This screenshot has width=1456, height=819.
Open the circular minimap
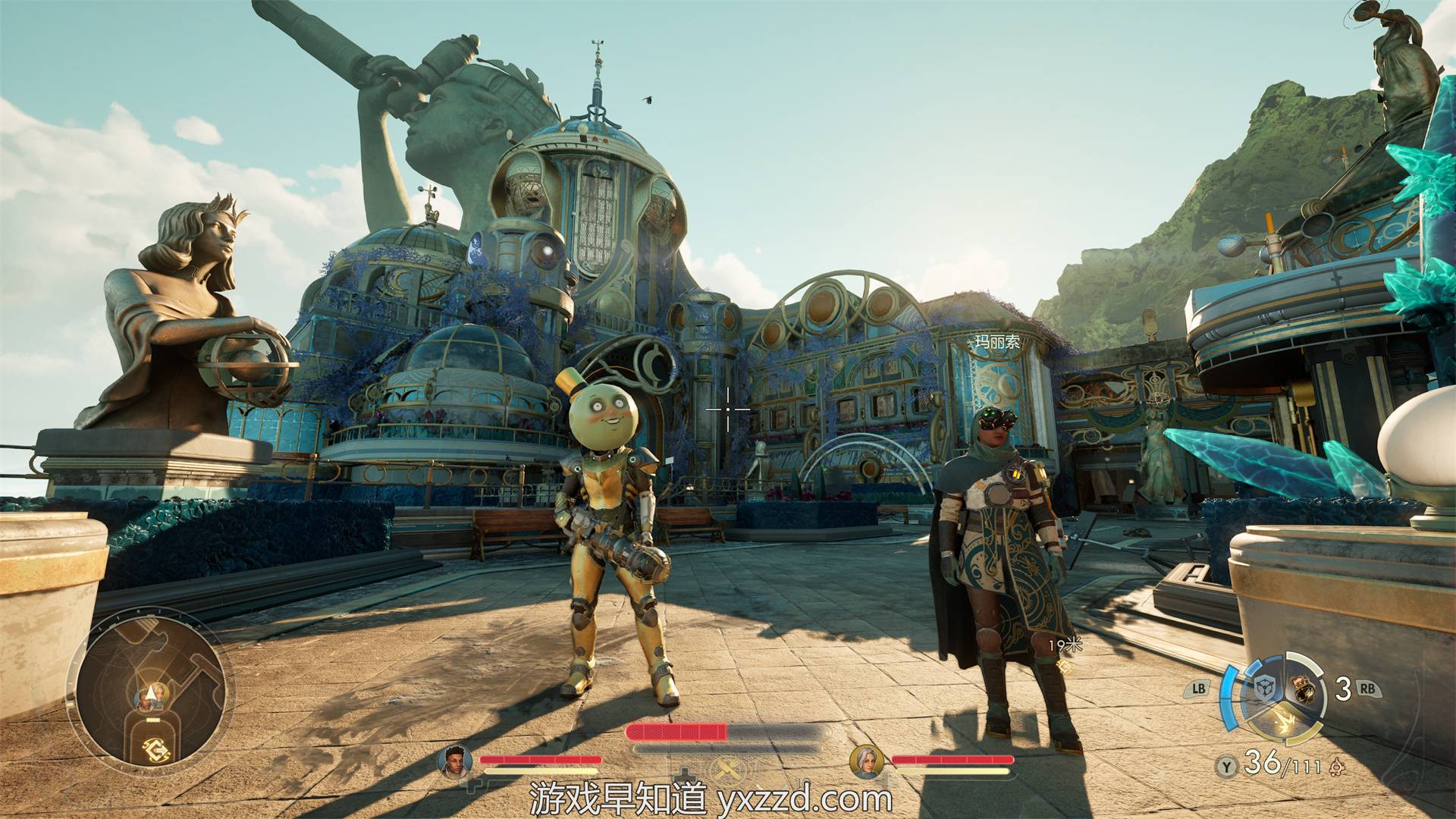[152, 689]
